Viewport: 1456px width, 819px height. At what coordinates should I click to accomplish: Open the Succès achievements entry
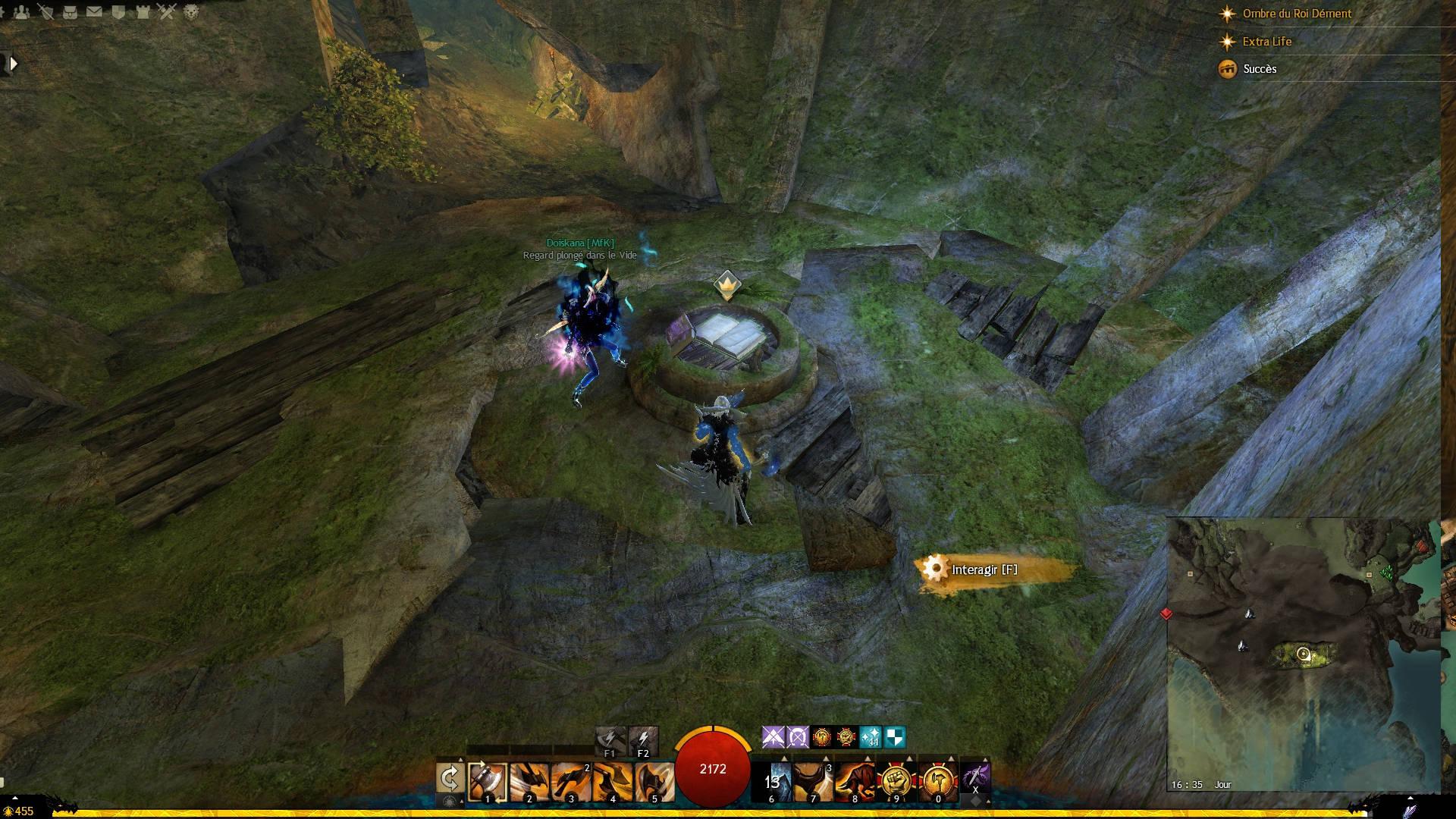[1260, 69]
